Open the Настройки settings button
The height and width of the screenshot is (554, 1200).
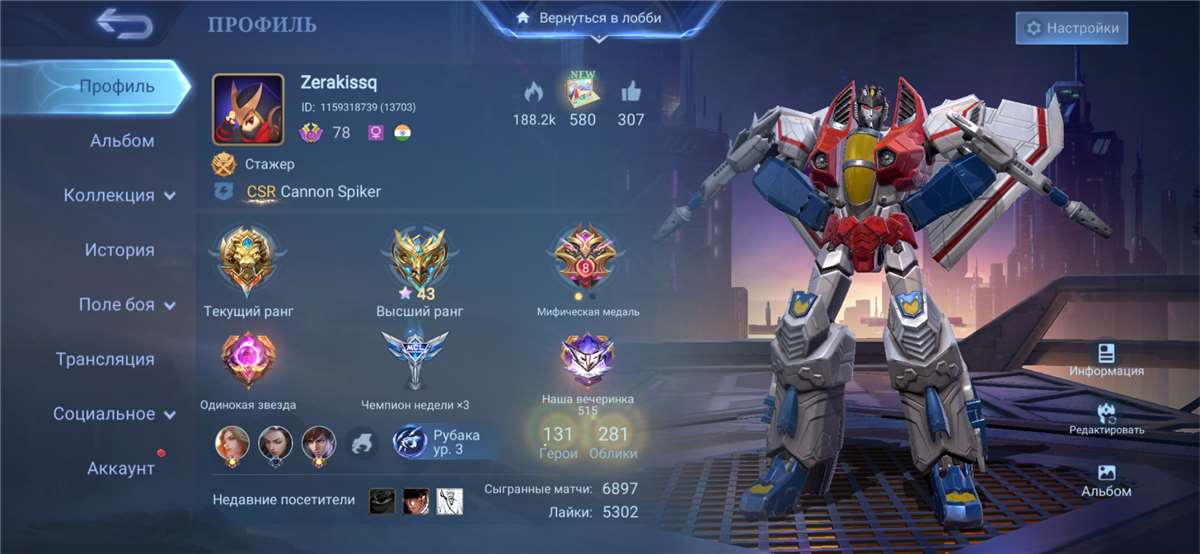point(1072,28)
